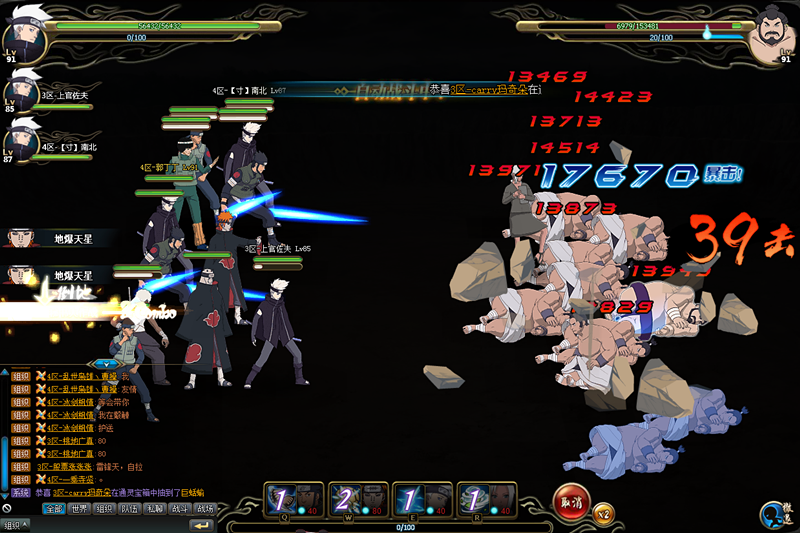This screenshot has height=533, width=800.
Task: Open the 组织 chat filter tab
Action: point(105,509)
